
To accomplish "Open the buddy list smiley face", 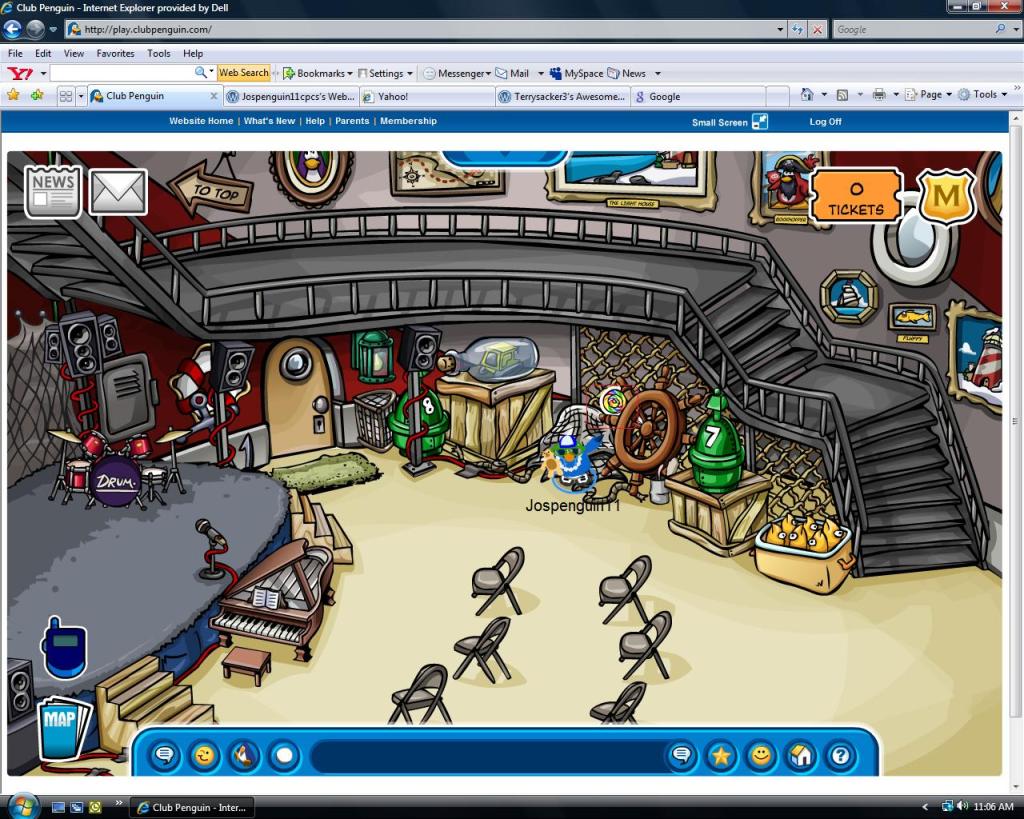I will 761,755.
